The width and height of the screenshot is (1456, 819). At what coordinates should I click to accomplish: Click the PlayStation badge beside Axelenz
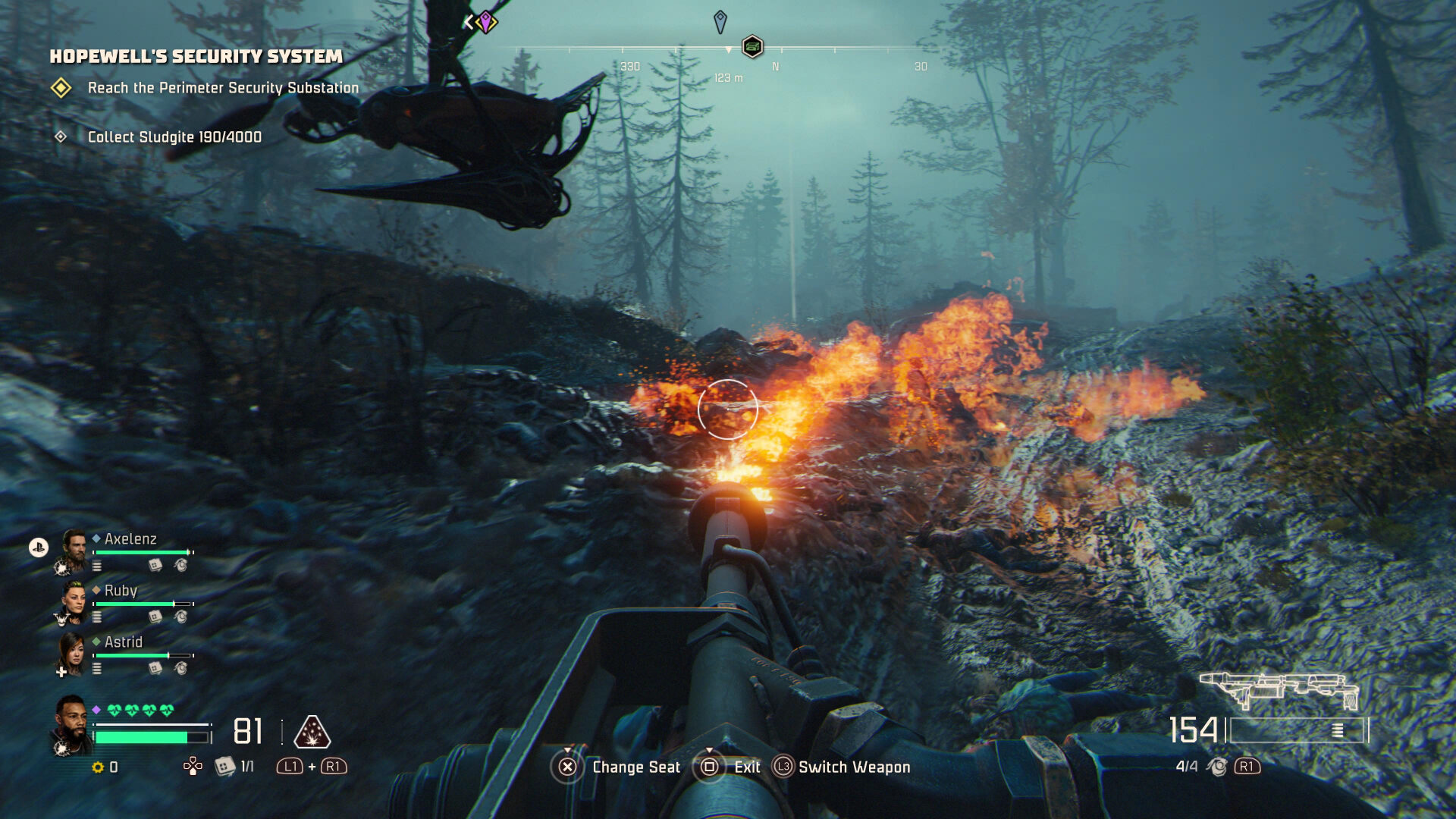39,547
